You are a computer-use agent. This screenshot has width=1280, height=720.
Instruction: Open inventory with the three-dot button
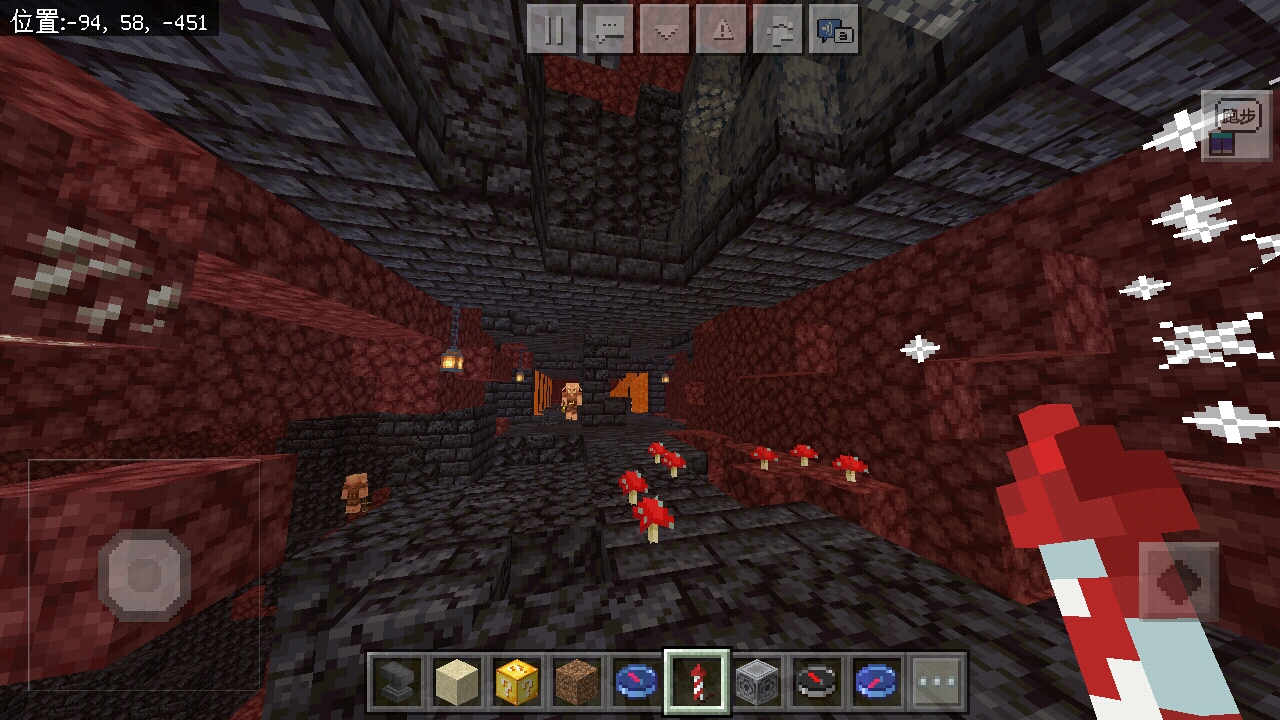tap(937, 683)
